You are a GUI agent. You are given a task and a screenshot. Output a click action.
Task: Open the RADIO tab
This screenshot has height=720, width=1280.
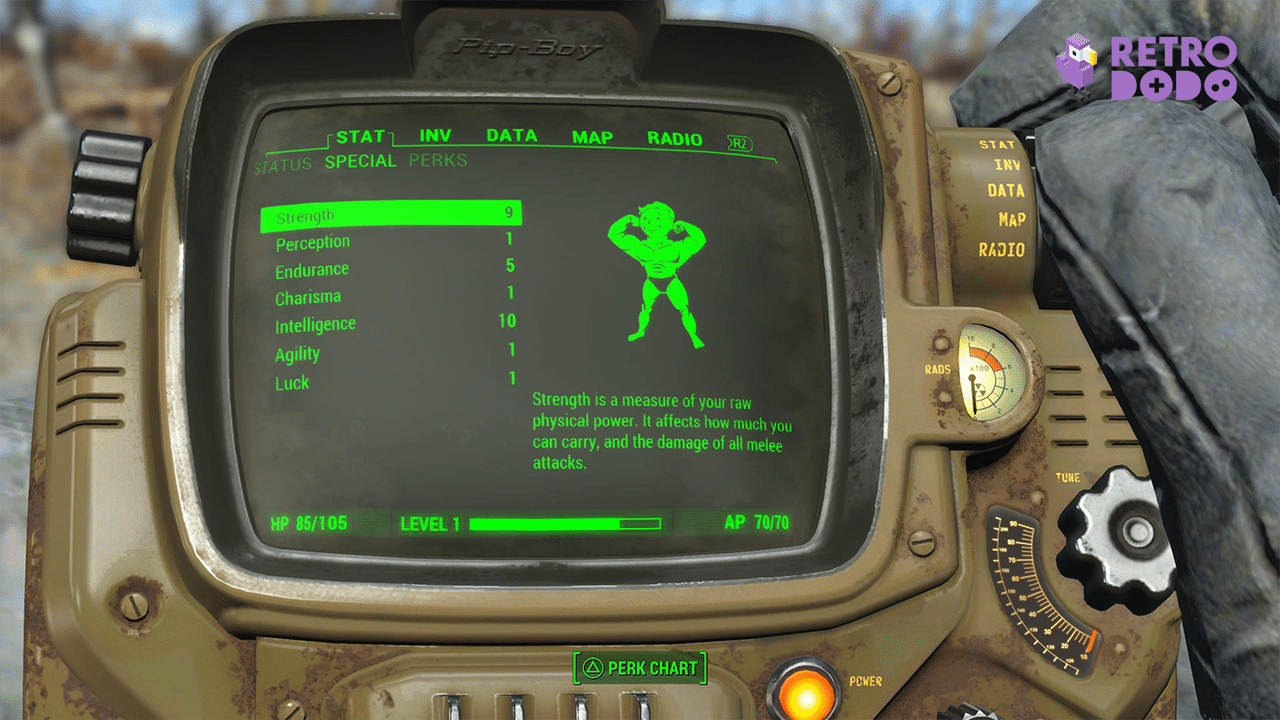click(675, 137)
